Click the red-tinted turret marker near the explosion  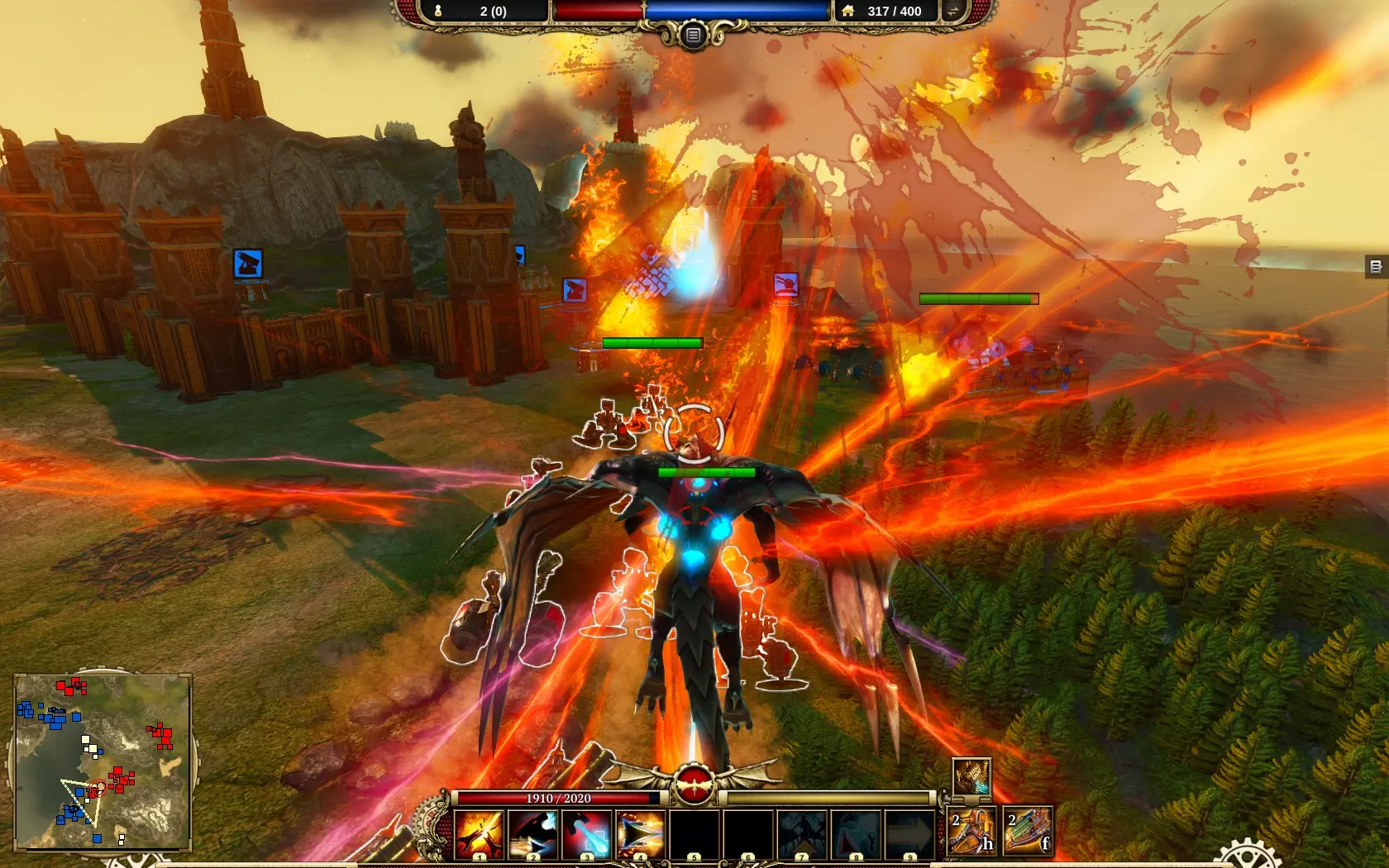(x=785, y=284)
